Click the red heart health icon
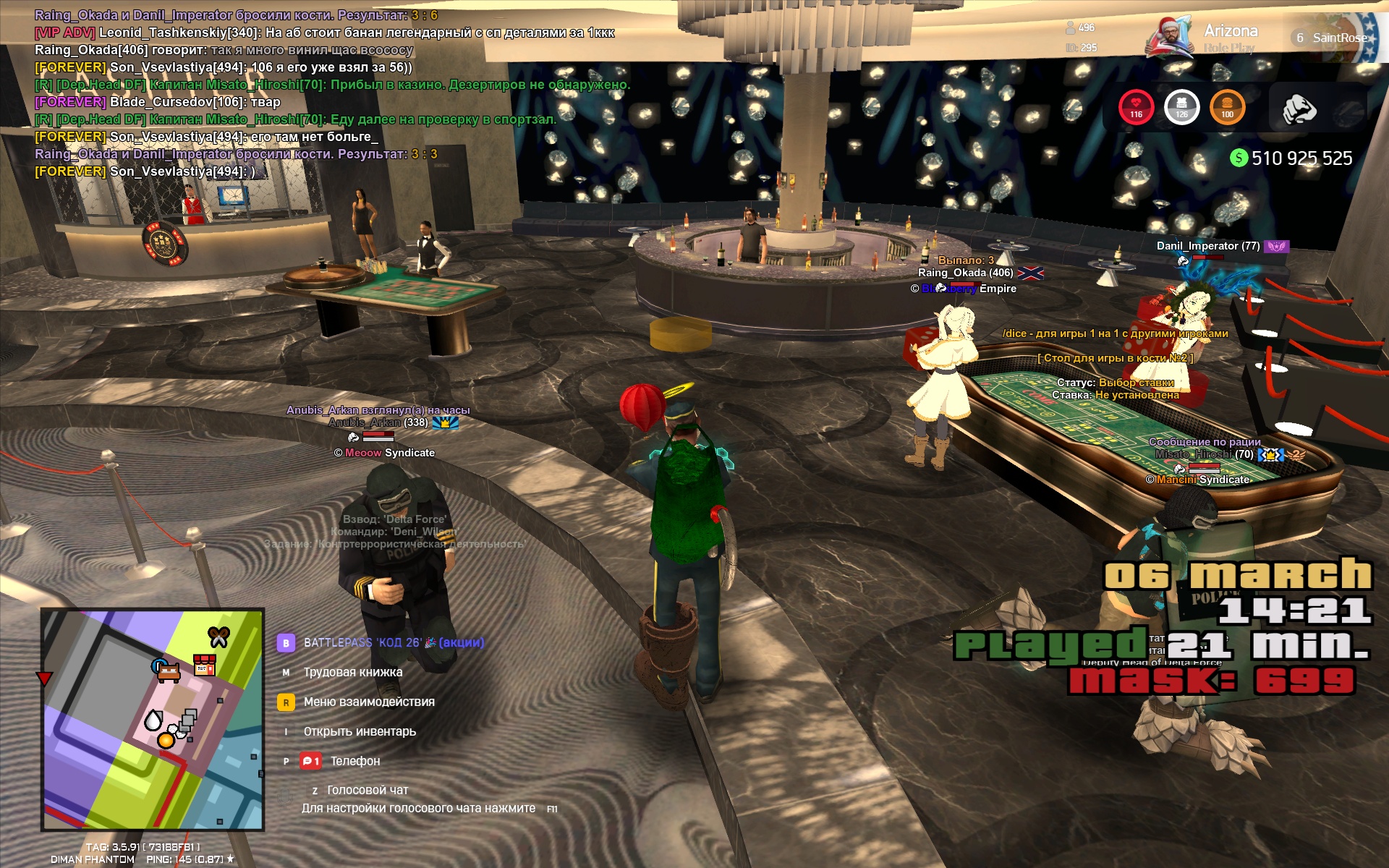Image resolution: width=1389 pixels, height=868 pixels. [x=1136, y=107]
